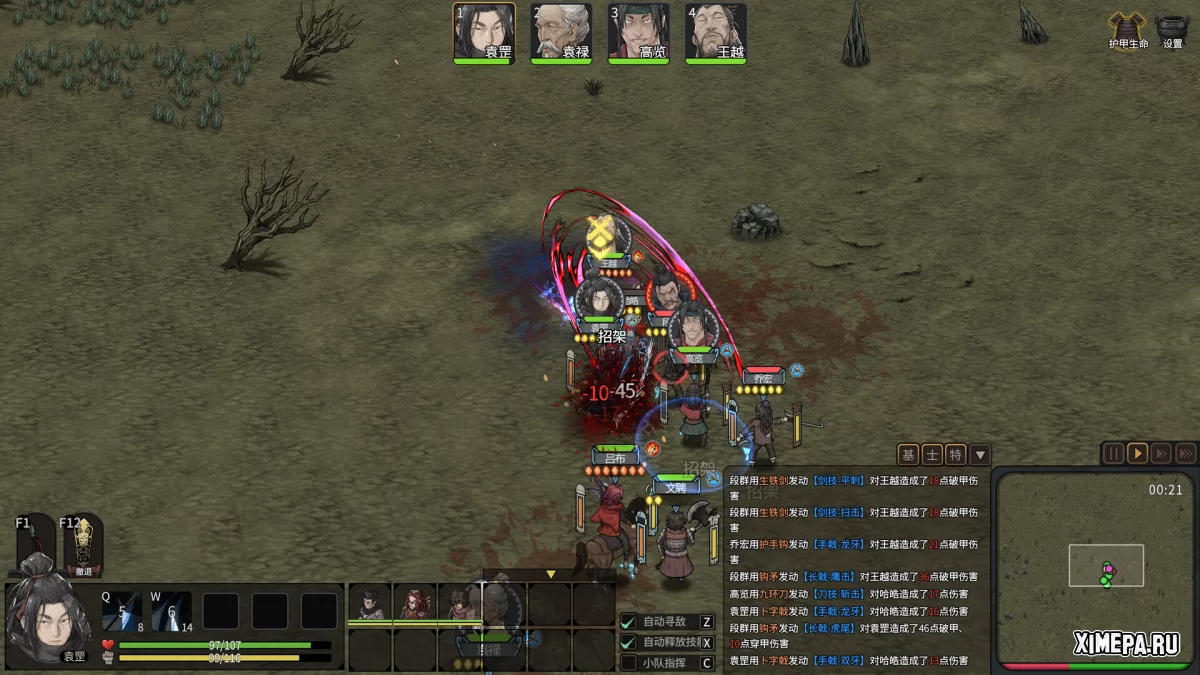The height and width of the screenshot is (675, 1200).
Task: Activate the W skill icon
Action: 172,611
